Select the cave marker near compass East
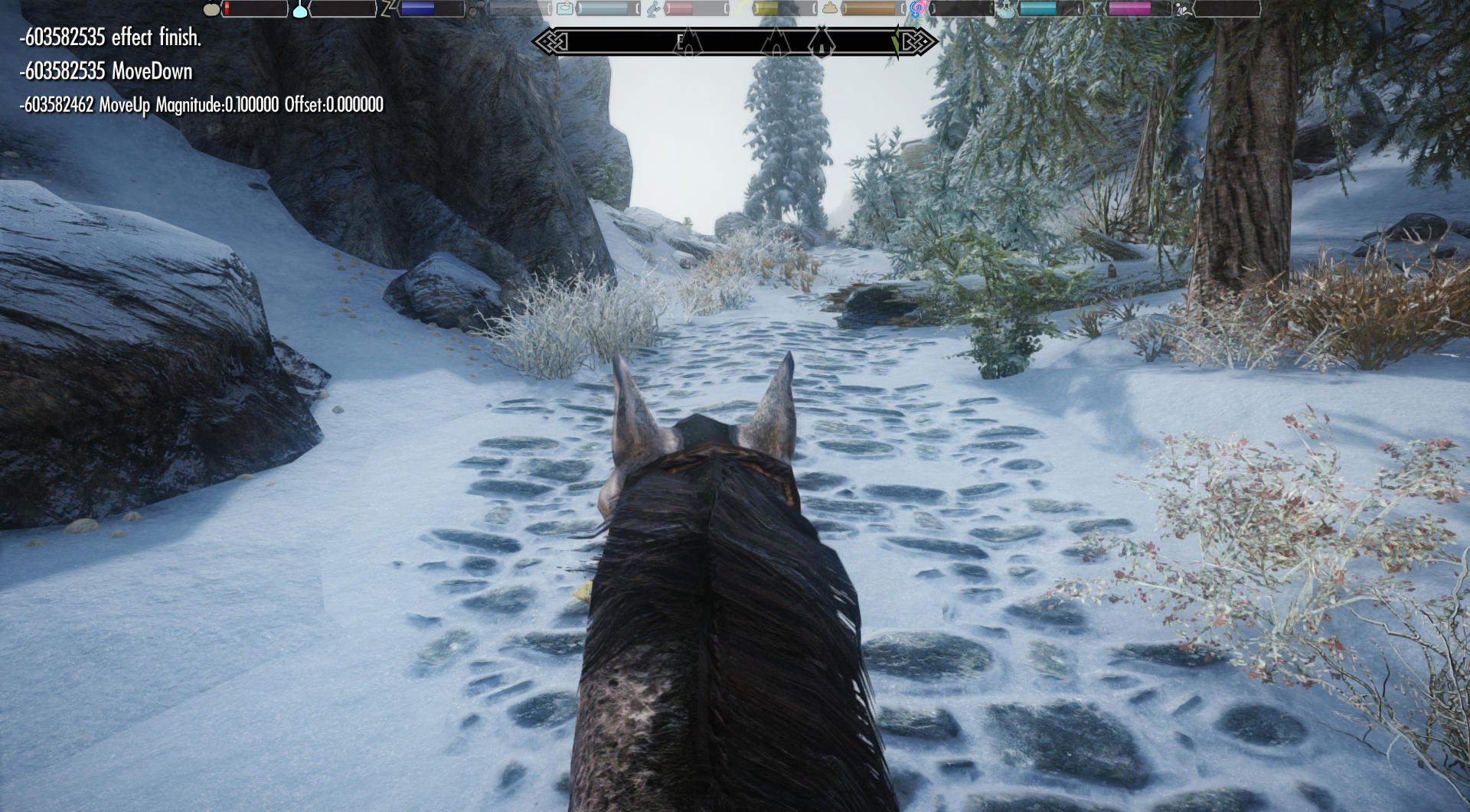The height and width of the screenshot is (812, 1470). pyautogui.click(x=689, y=42)
